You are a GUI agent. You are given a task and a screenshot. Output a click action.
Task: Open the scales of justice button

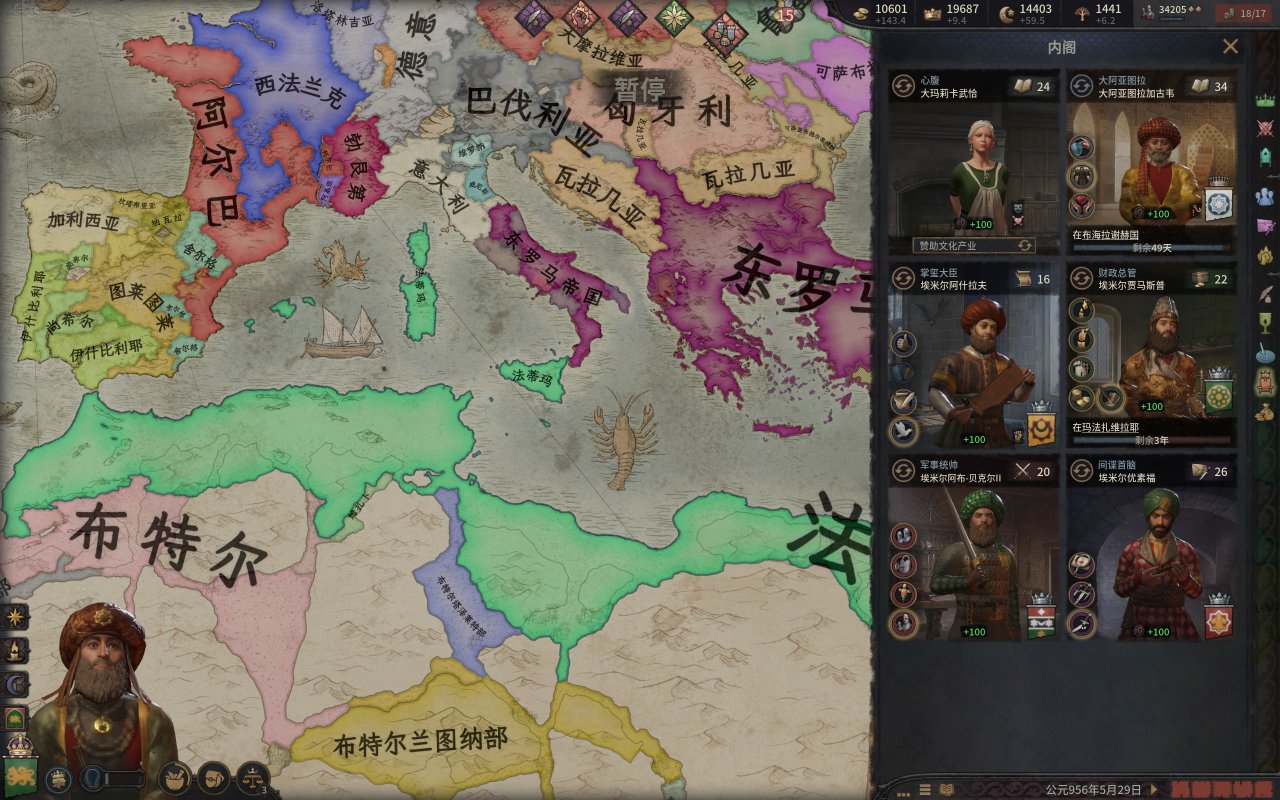point(252,777)
